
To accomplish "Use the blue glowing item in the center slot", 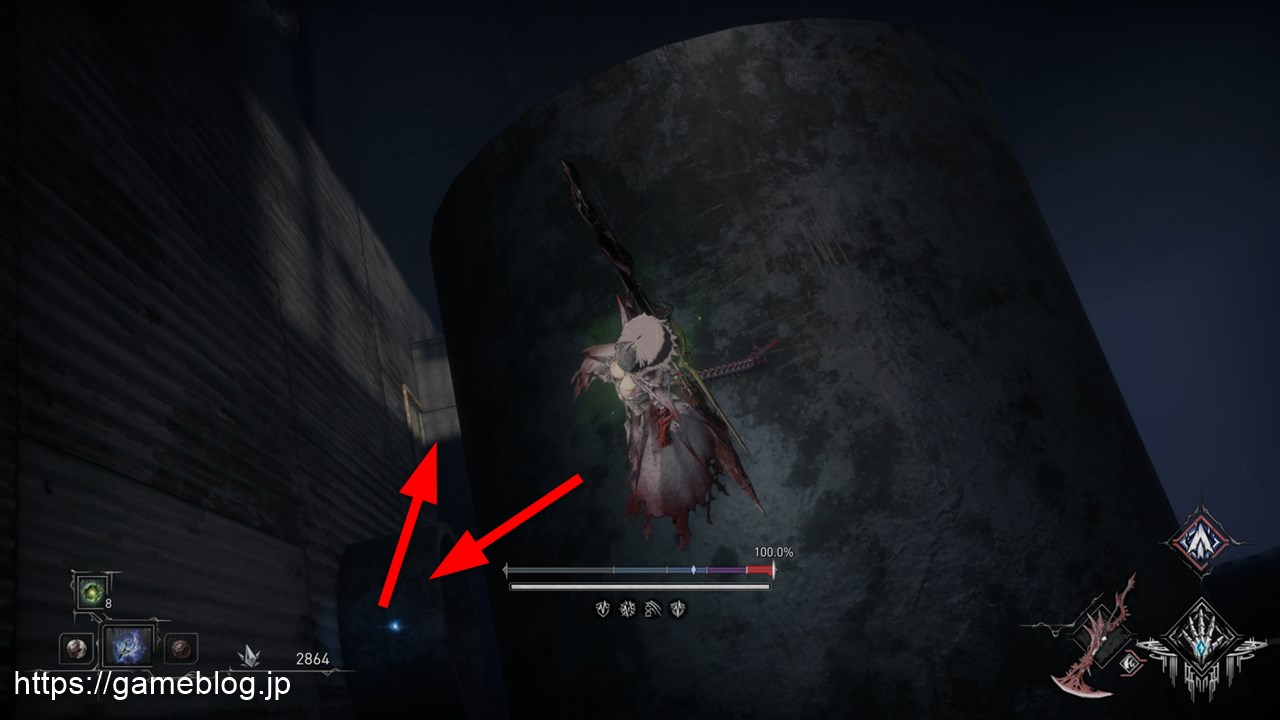I will pos(130,647).
